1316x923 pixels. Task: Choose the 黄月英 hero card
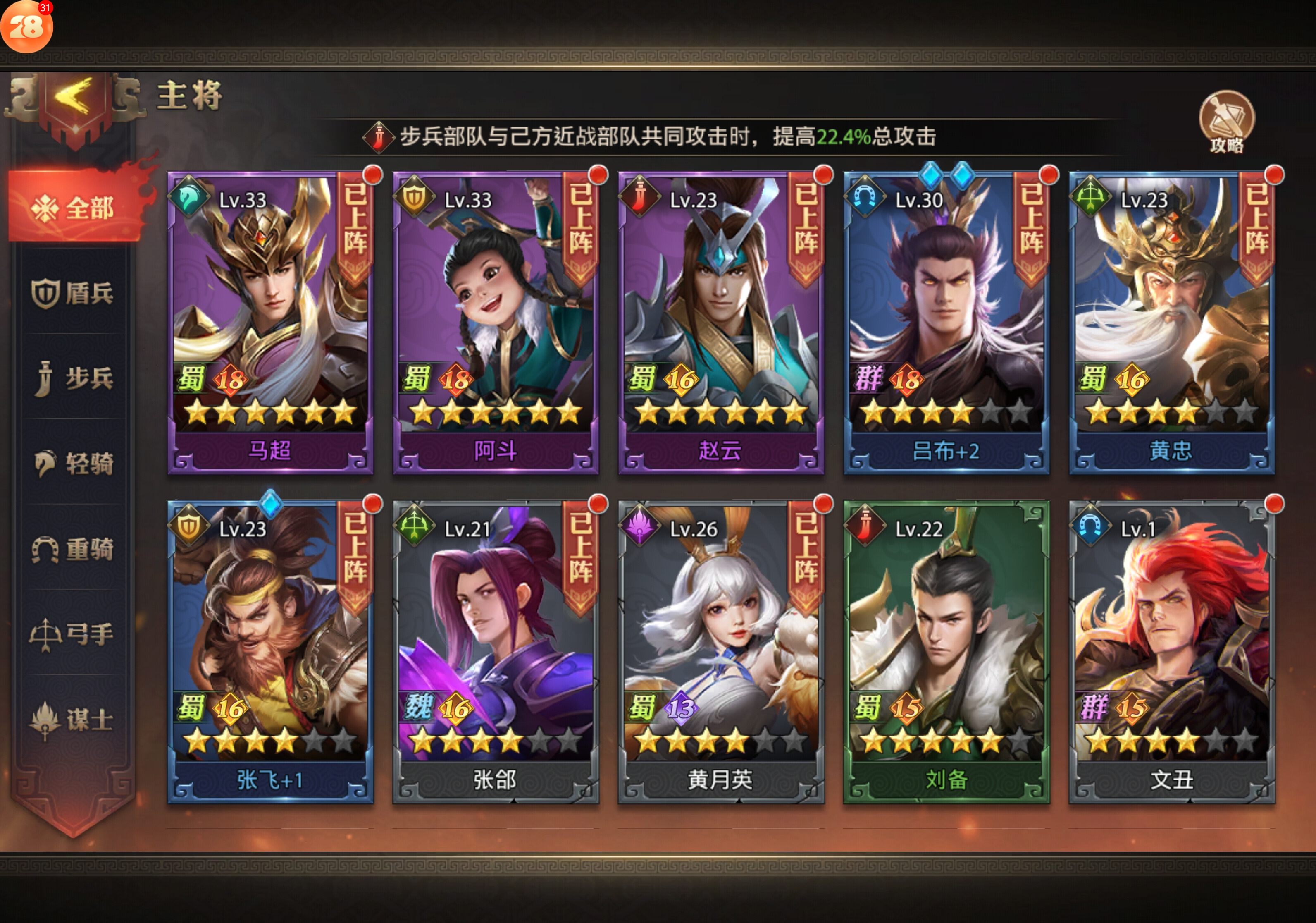(720, 652)
